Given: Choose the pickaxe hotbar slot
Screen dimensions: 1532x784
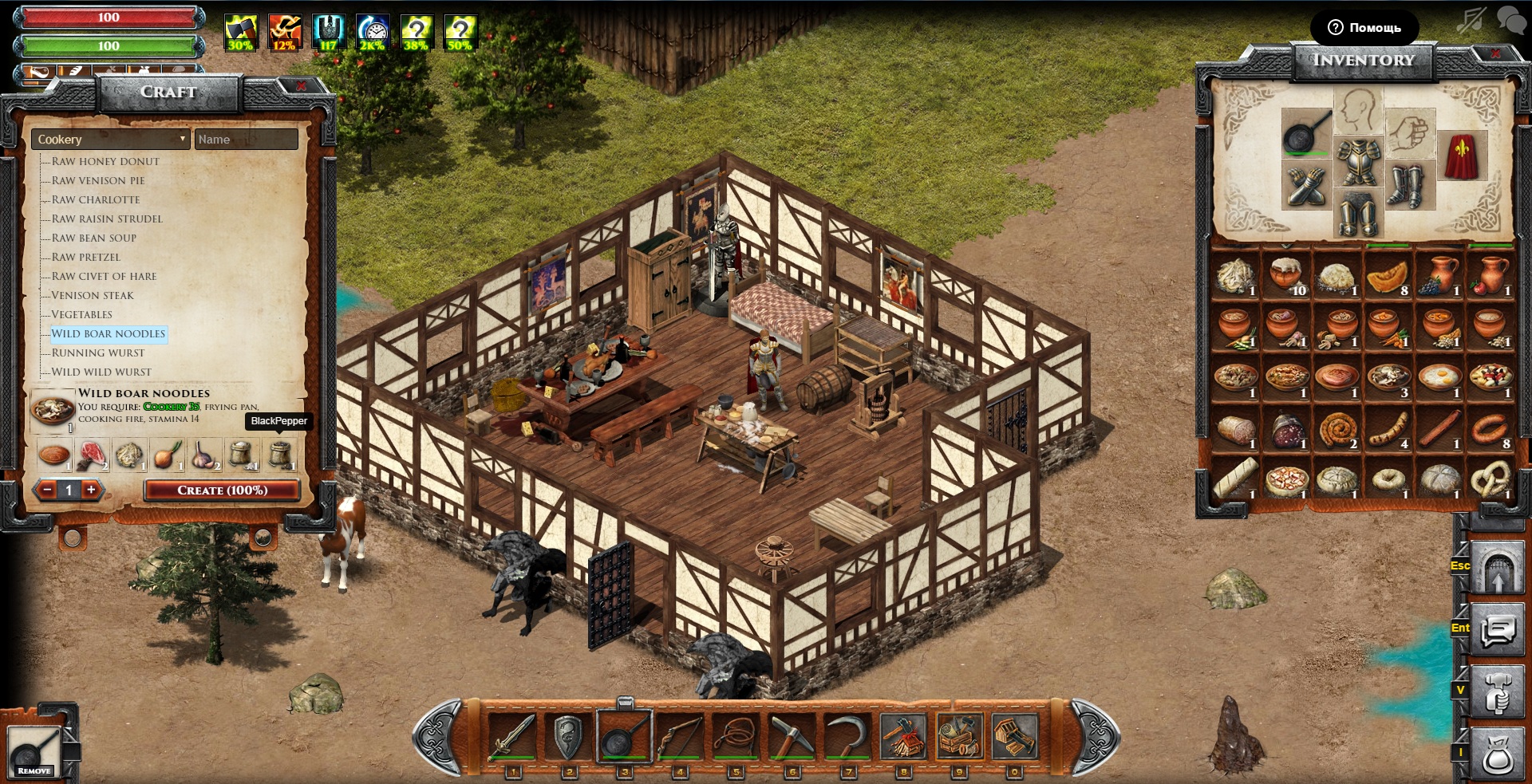Looking at the screenshot, I should pos(792,736).
